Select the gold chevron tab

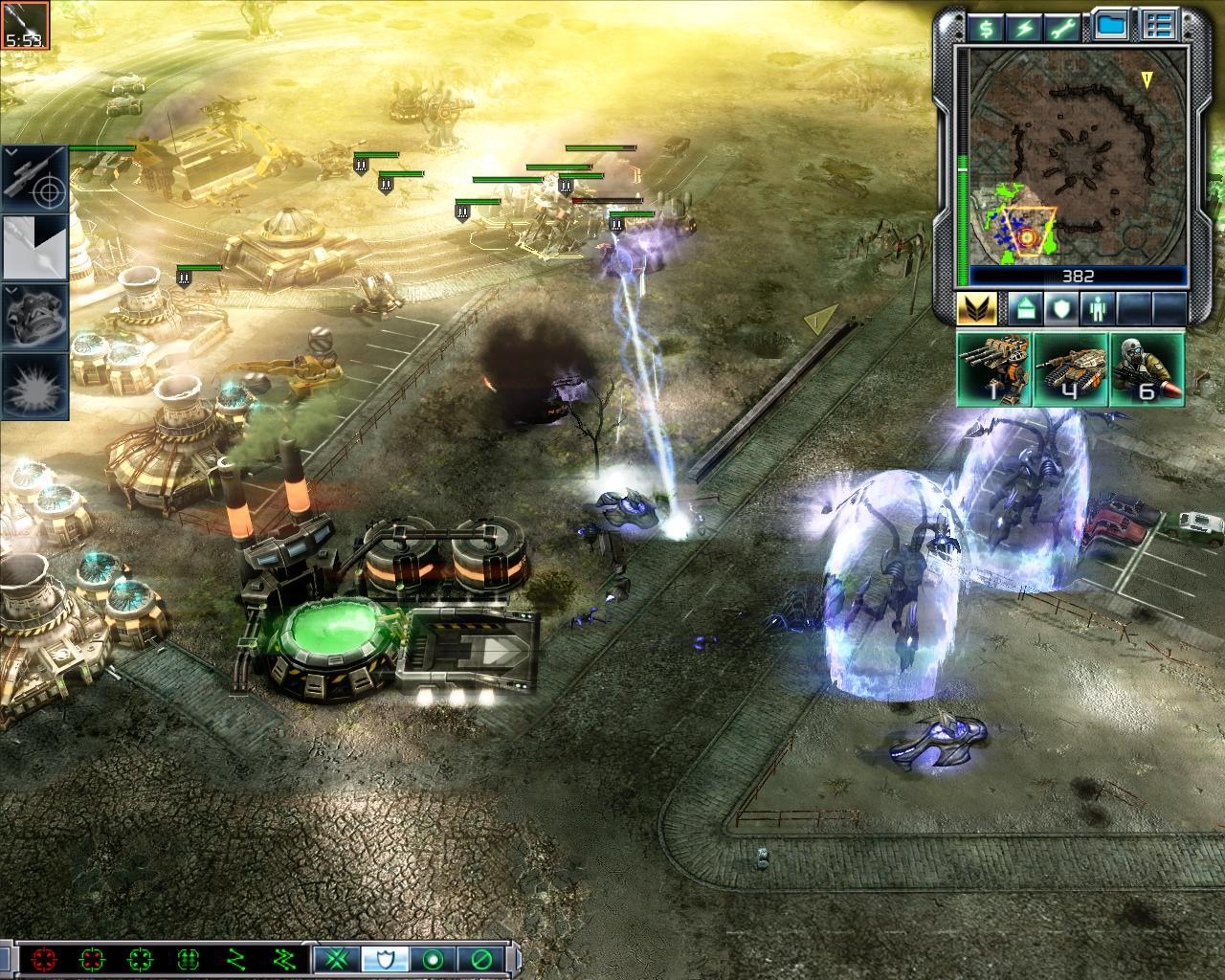(976, 309)
